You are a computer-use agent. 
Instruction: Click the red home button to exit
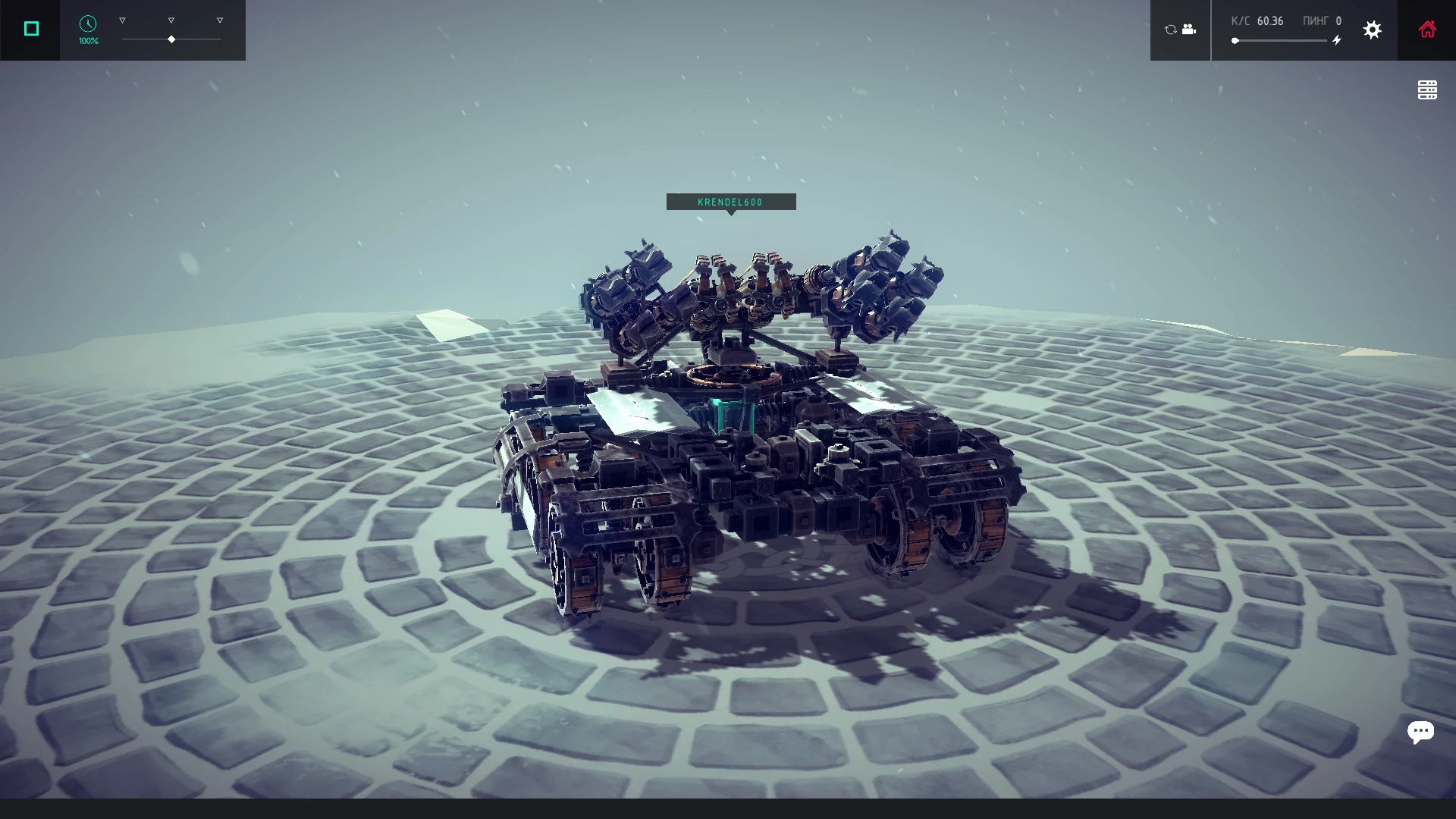pos(1429,30)
